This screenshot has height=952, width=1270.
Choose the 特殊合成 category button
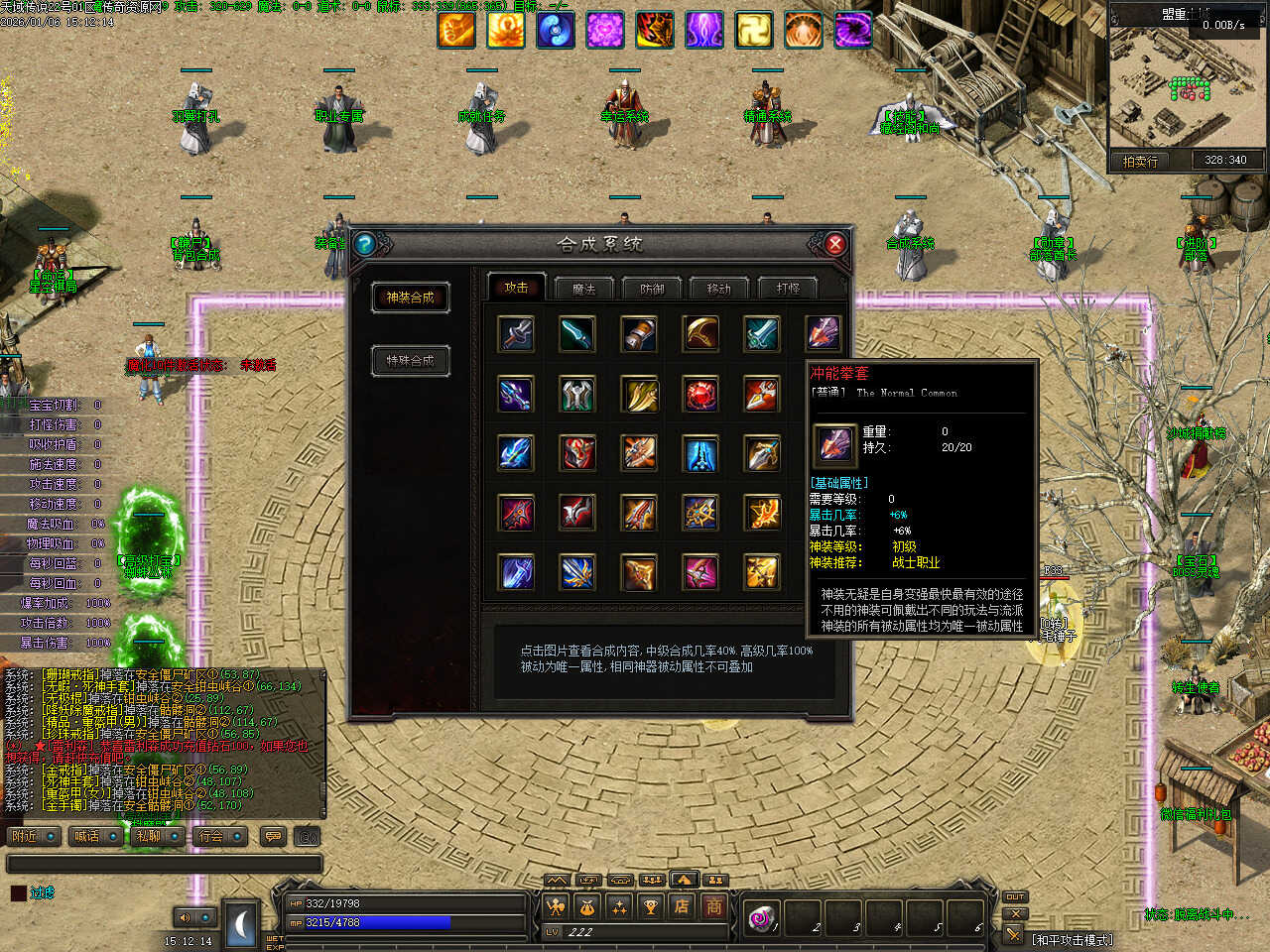410,360
